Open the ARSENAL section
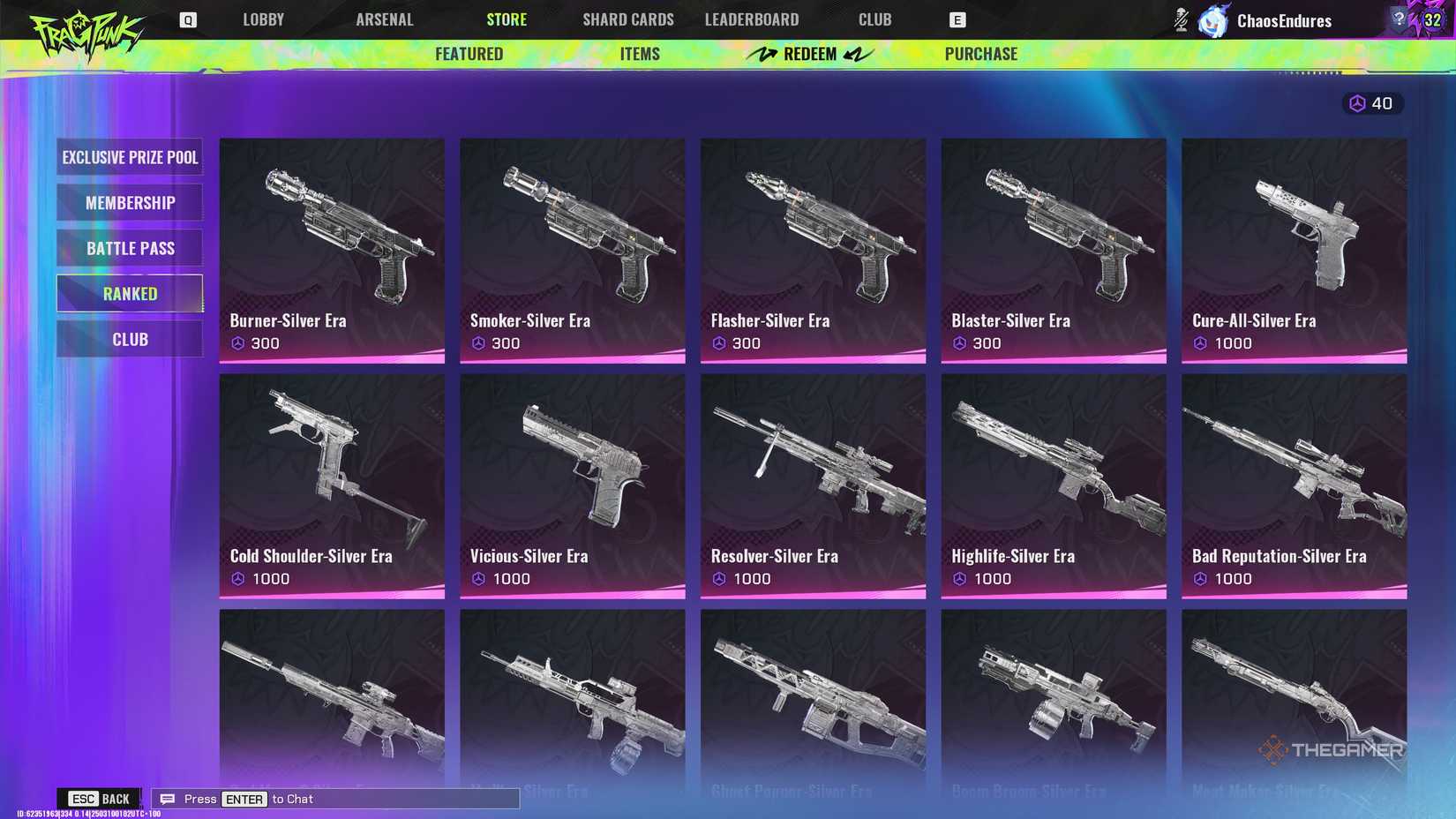 385,19
